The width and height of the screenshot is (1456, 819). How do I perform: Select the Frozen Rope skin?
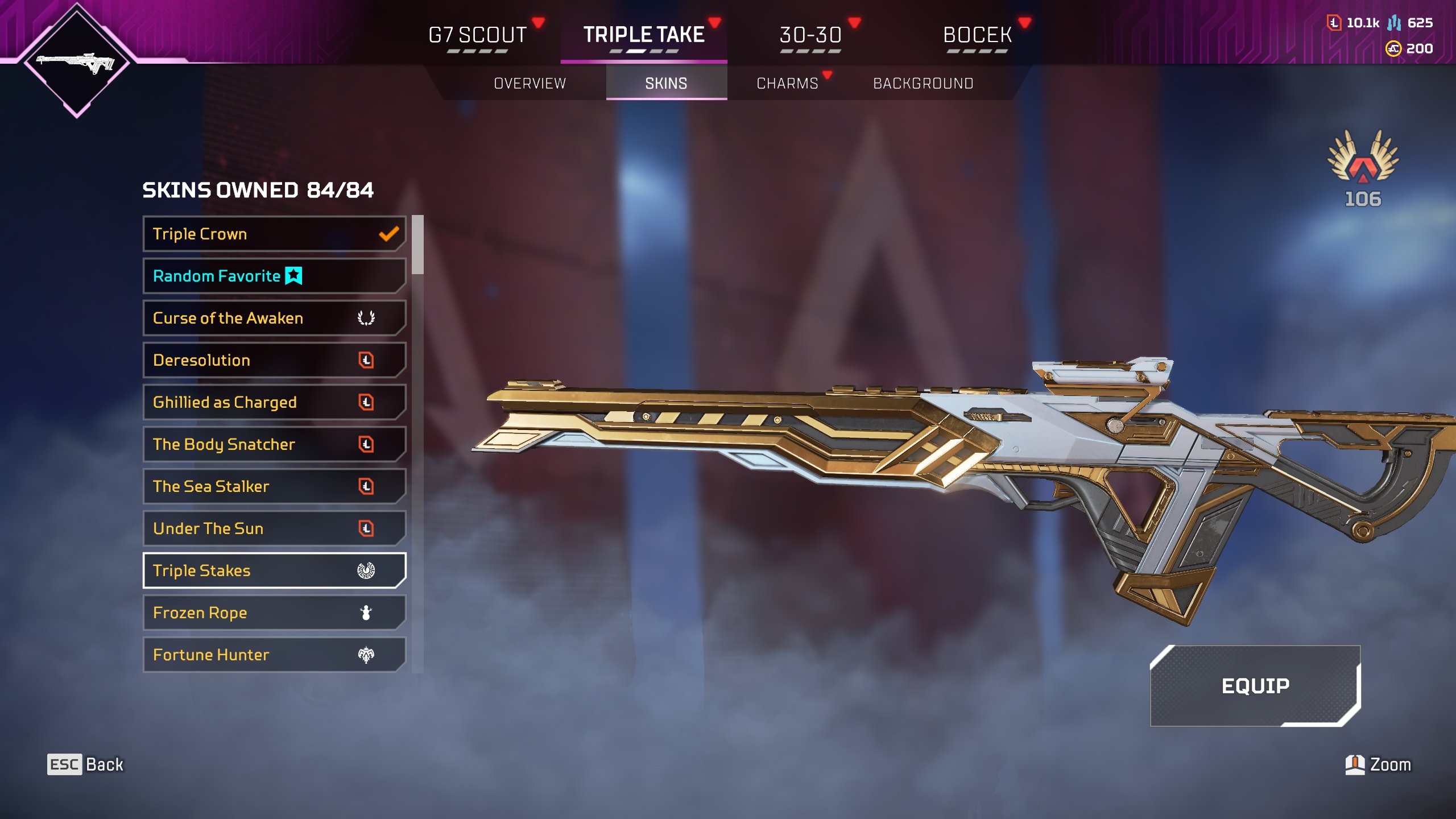pyautogui.click(x=274, y=613)
